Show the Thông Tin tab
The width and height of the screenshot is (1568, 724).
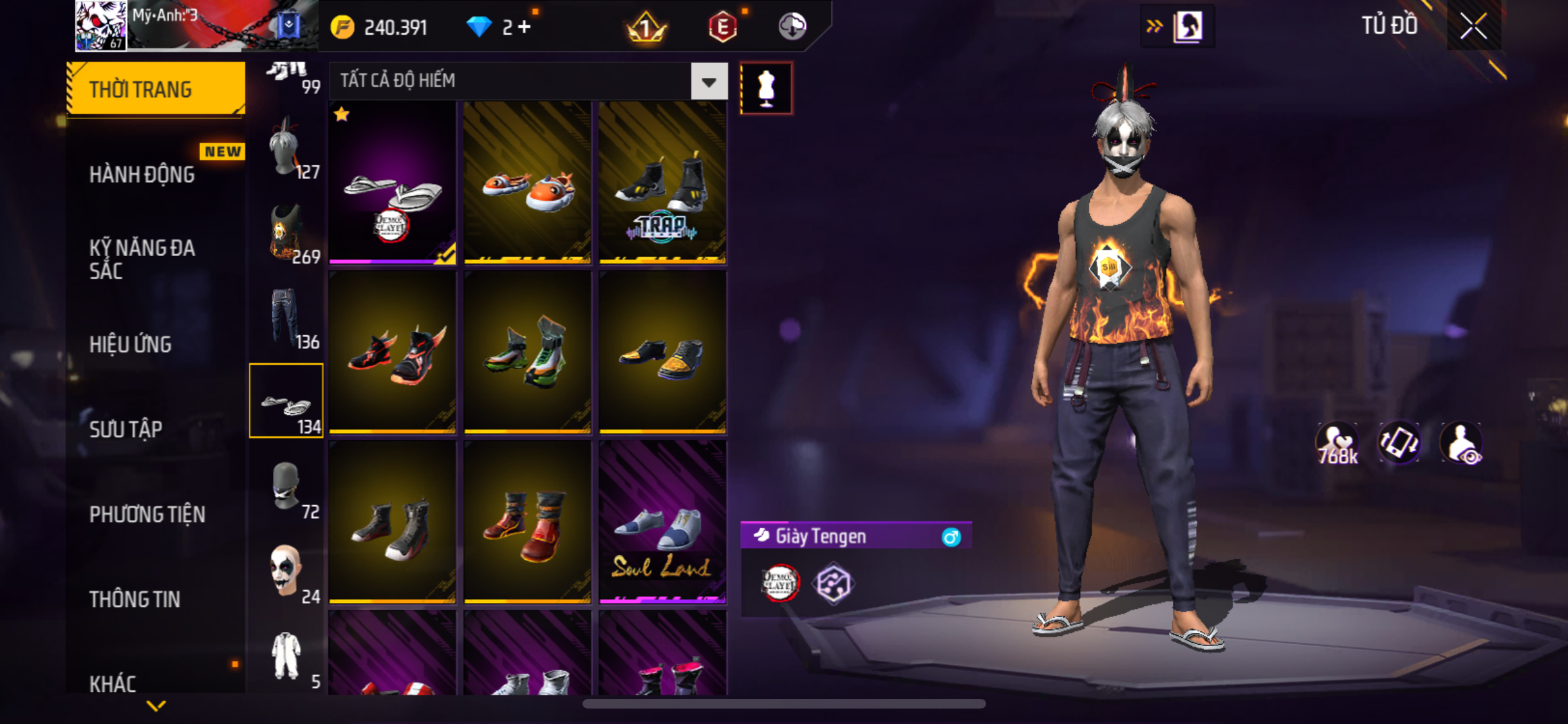pos(135,599)
